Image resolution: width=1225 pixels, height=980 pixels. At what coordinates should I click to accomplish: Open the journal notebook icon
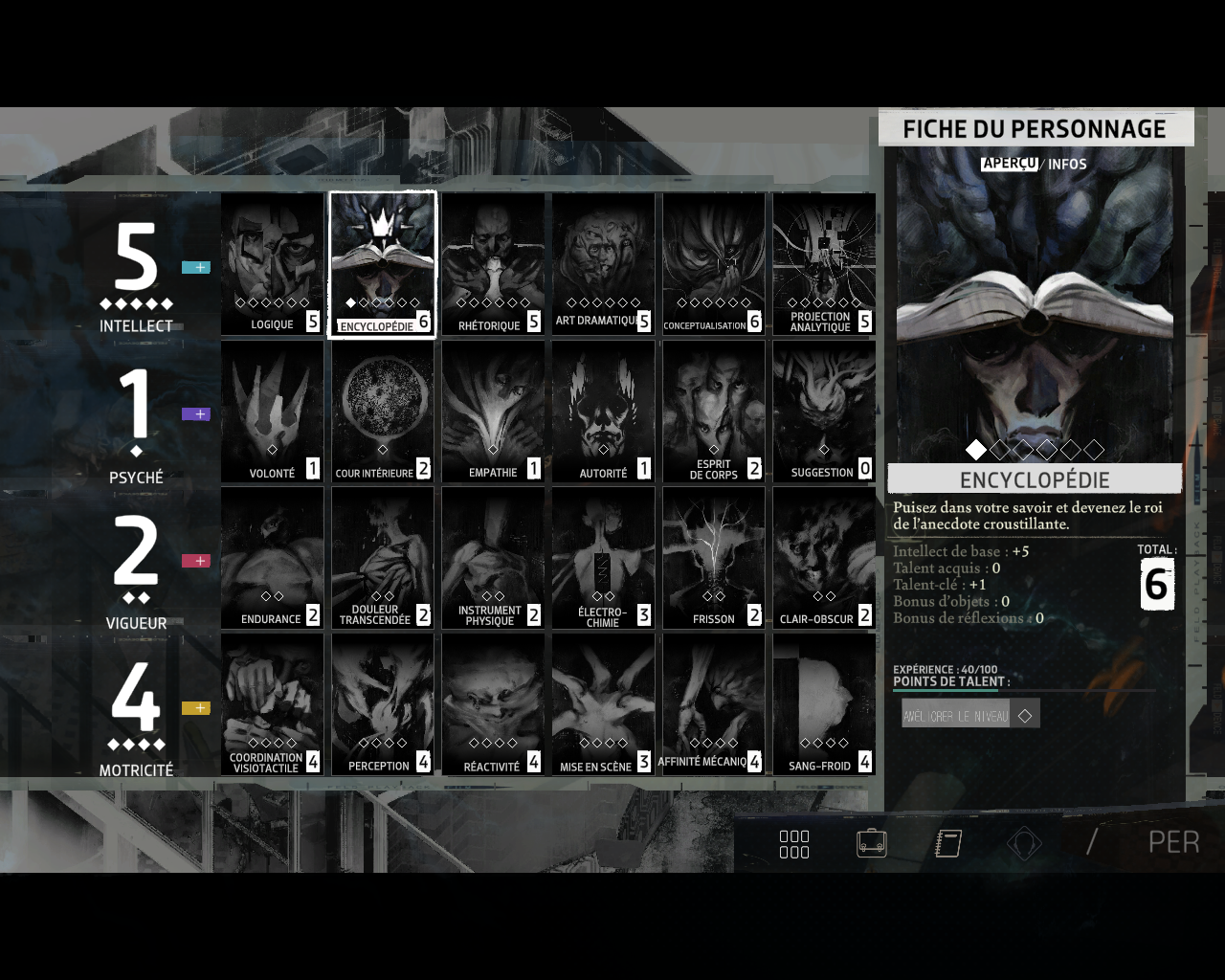click(x=947, y=843)
